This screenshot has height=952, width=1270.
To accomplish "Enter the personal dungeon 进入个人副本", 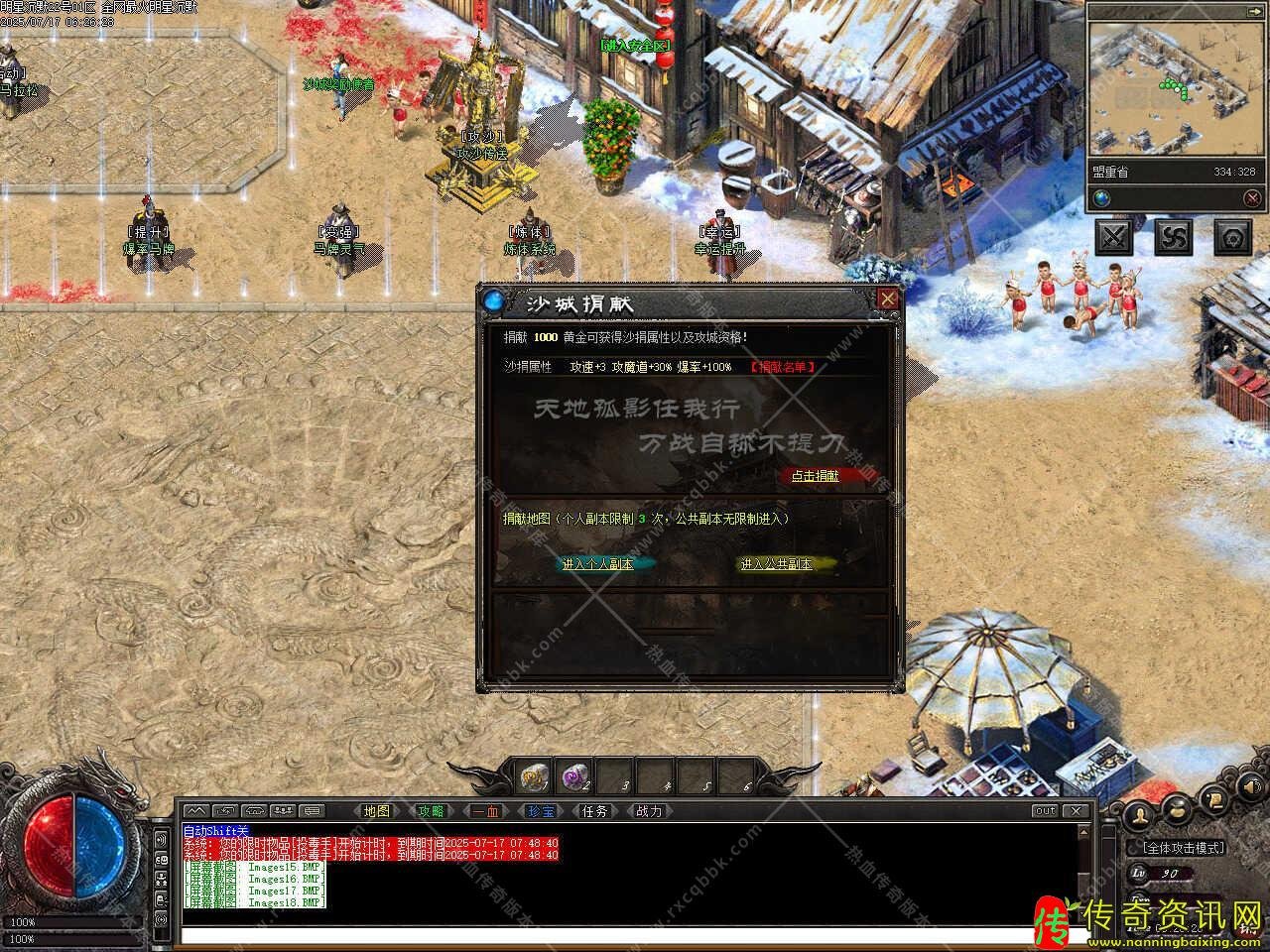I will 597,564.
